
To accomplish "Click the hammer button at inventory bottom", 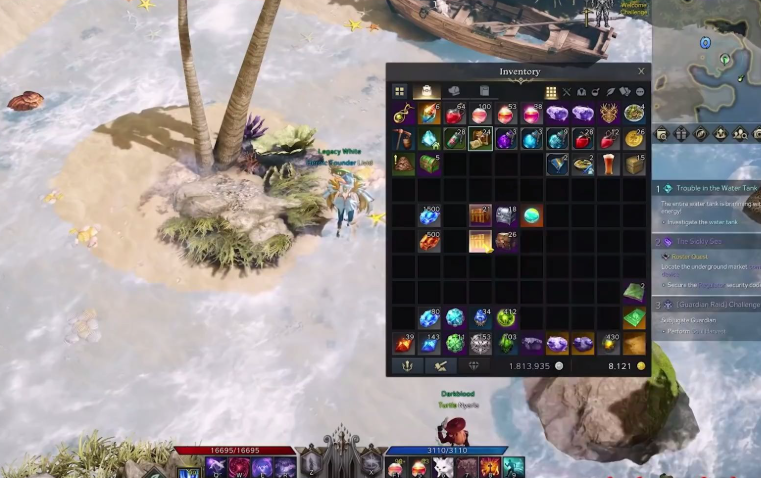I will (x=441, y=366).
